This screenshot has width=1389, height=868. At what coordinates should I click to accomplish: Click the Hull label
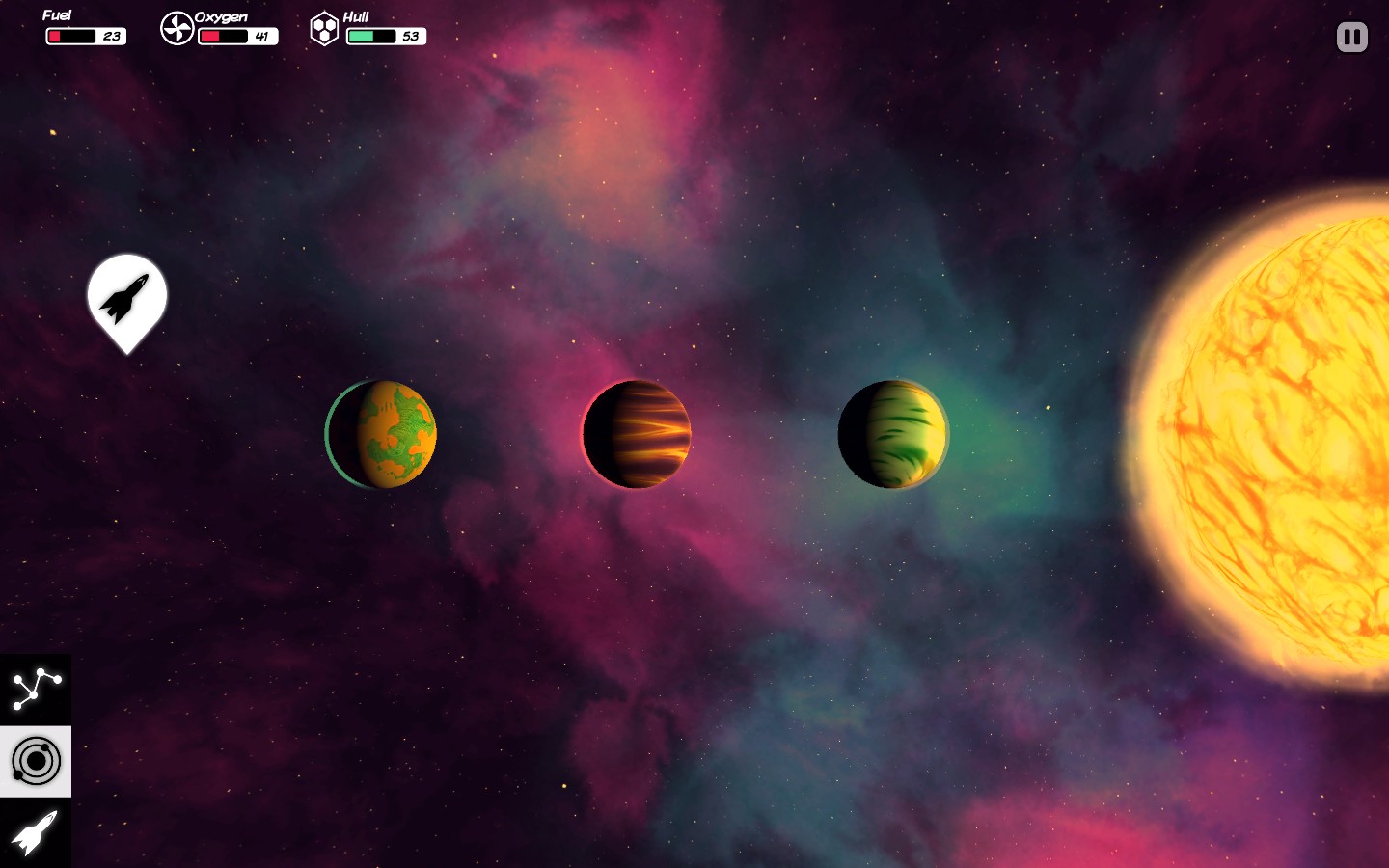point(357,16)
